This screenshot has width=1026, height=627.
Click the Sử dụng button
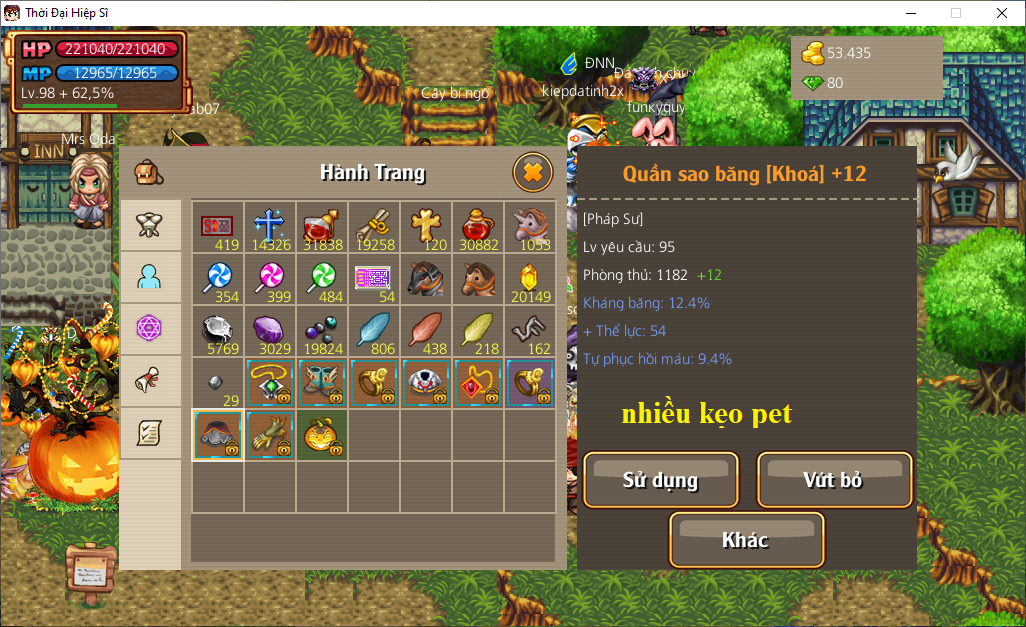pyautogui.click(x=660, y=480)
